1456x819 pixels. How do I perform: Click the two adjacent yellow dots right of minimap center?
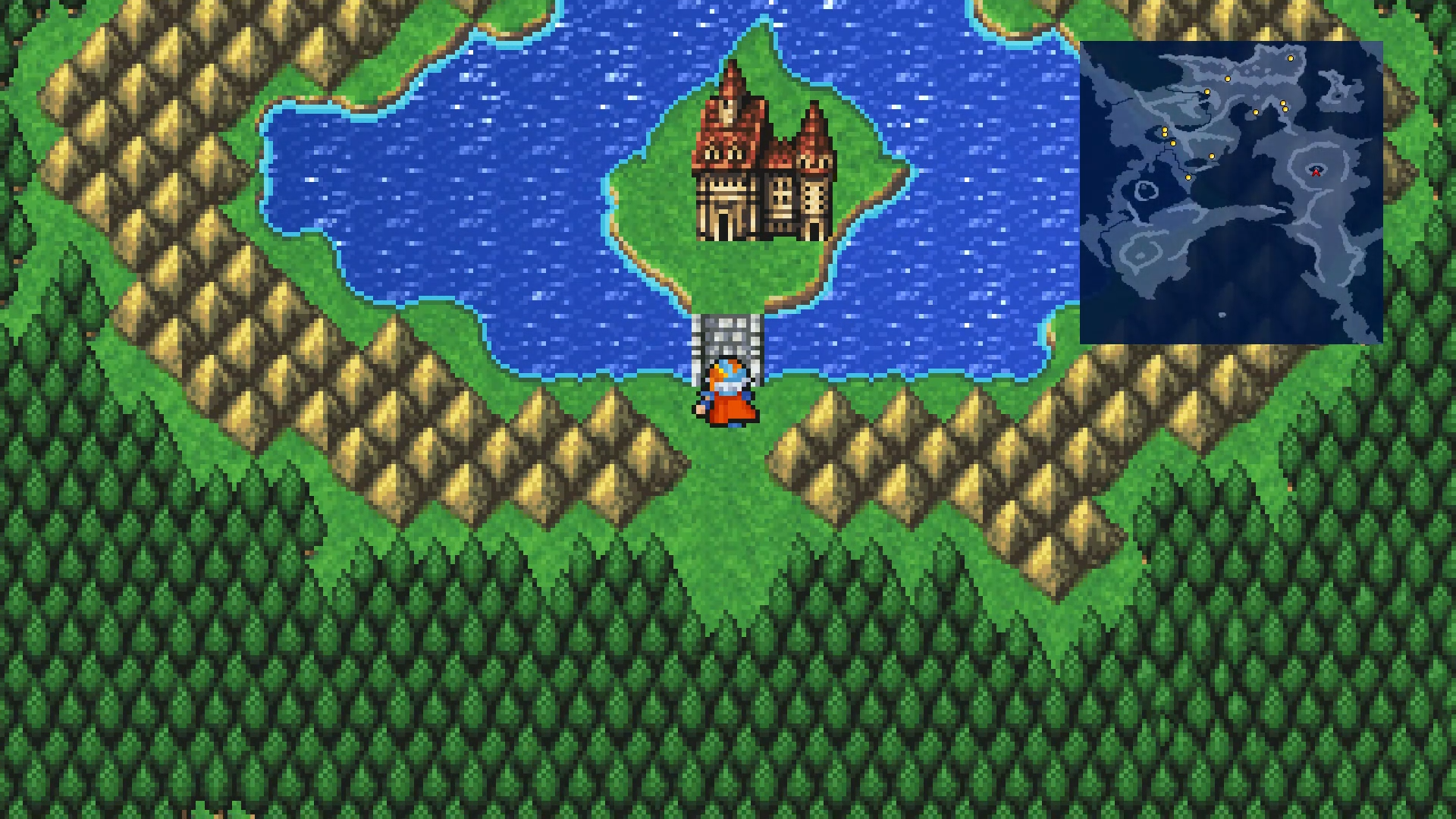pos(1284,105)
